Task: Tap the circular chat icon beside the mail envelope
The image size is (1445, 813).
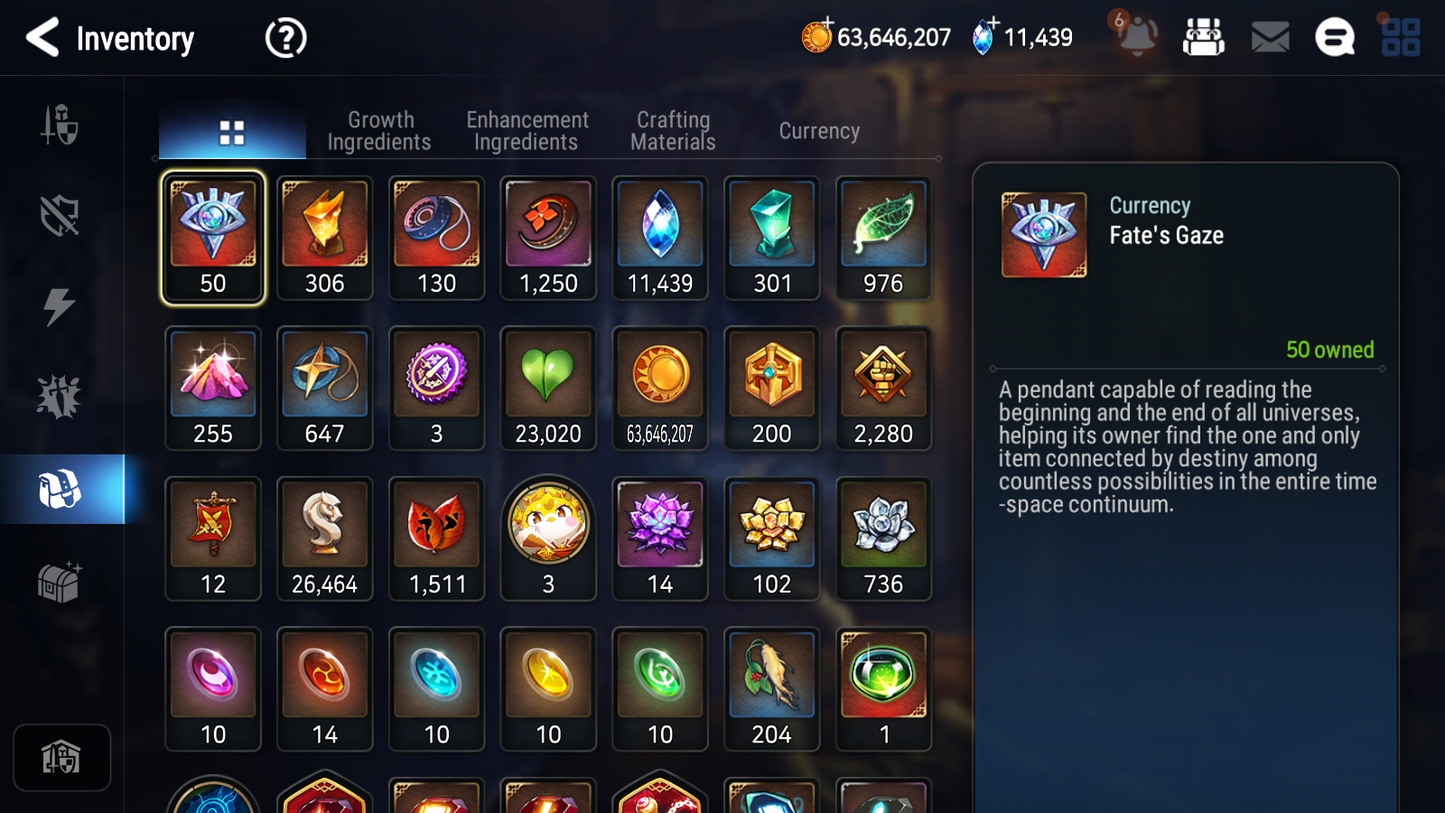Action: [x=1334, y=36]
